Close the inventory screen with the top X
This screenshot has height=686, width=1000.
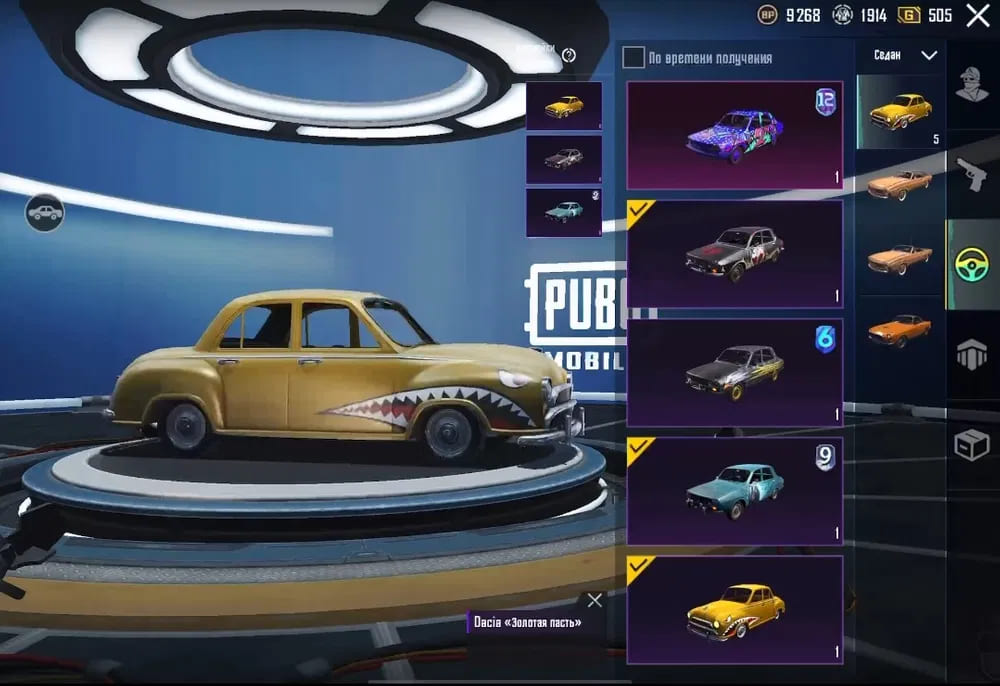coord(977,15)
